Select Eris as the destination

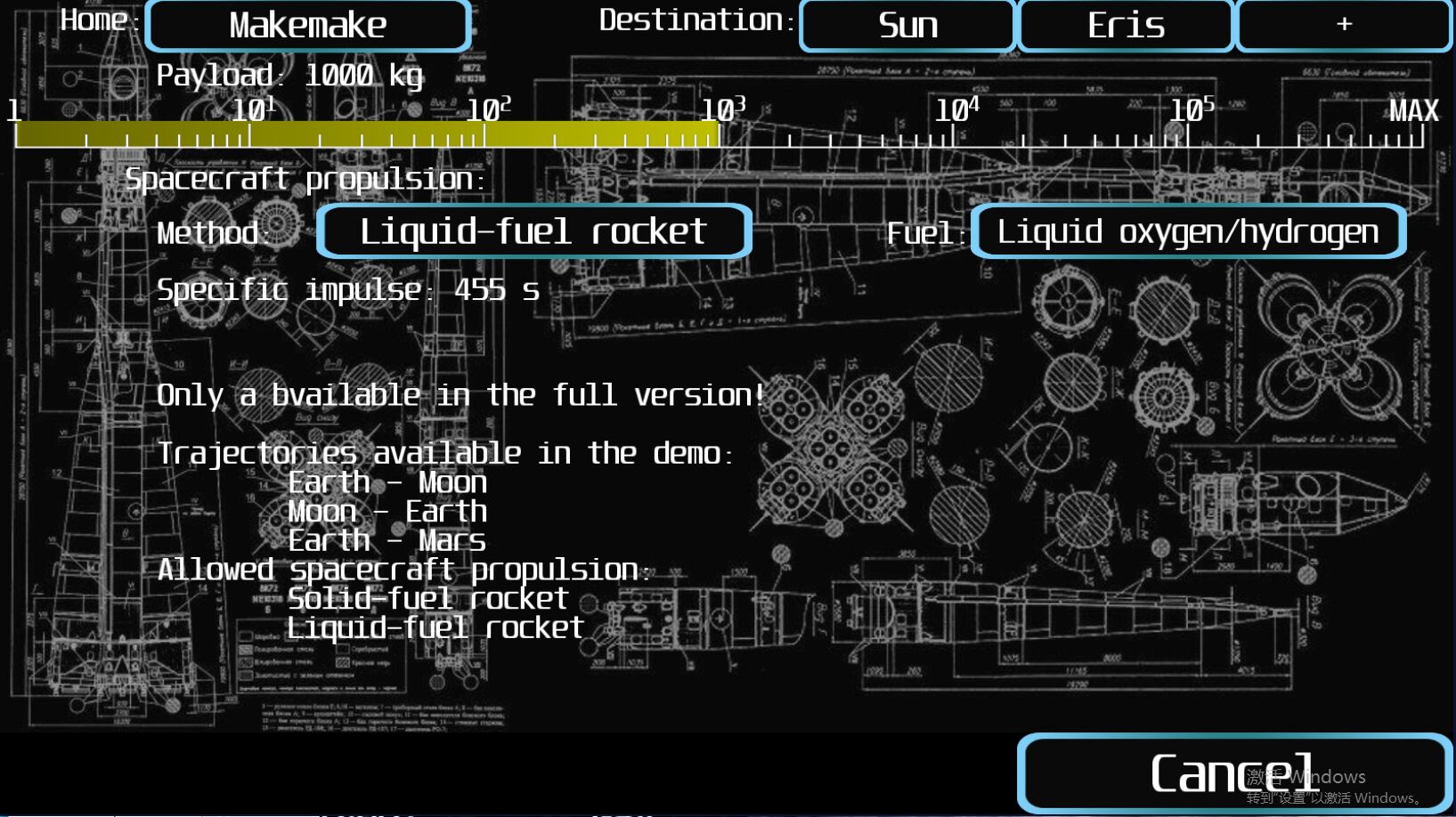(1126, 25)
